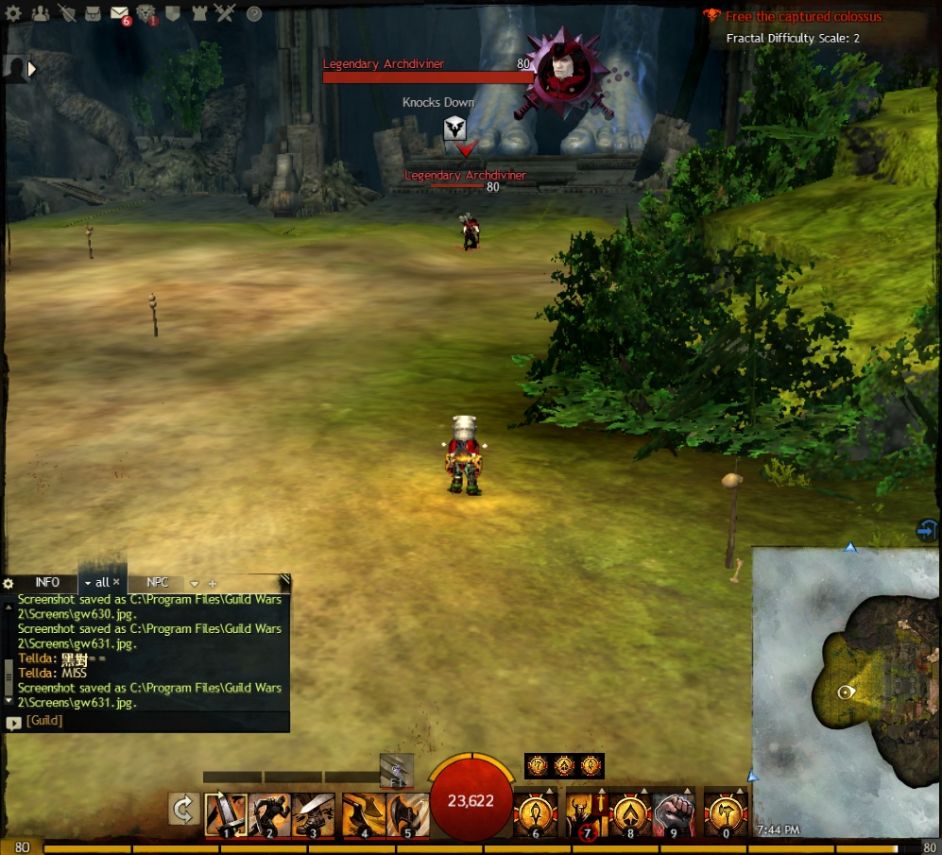Open the Contacts and LFG panel
942x855 pixels.
pyautogui.click(x=40, y=14)
